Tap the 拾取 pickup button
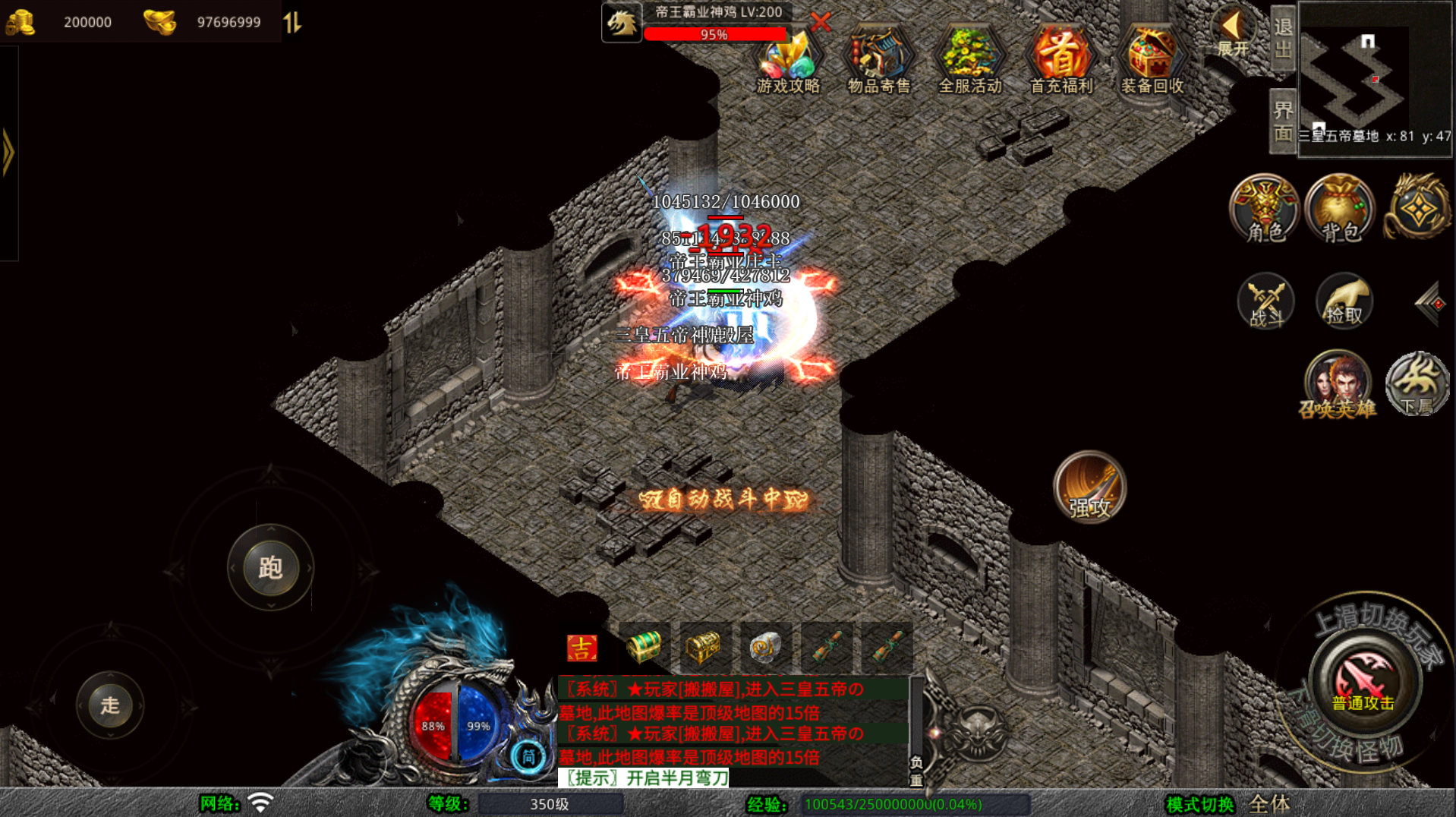Screen dimensions: 1456x817 coord(1344,301)
